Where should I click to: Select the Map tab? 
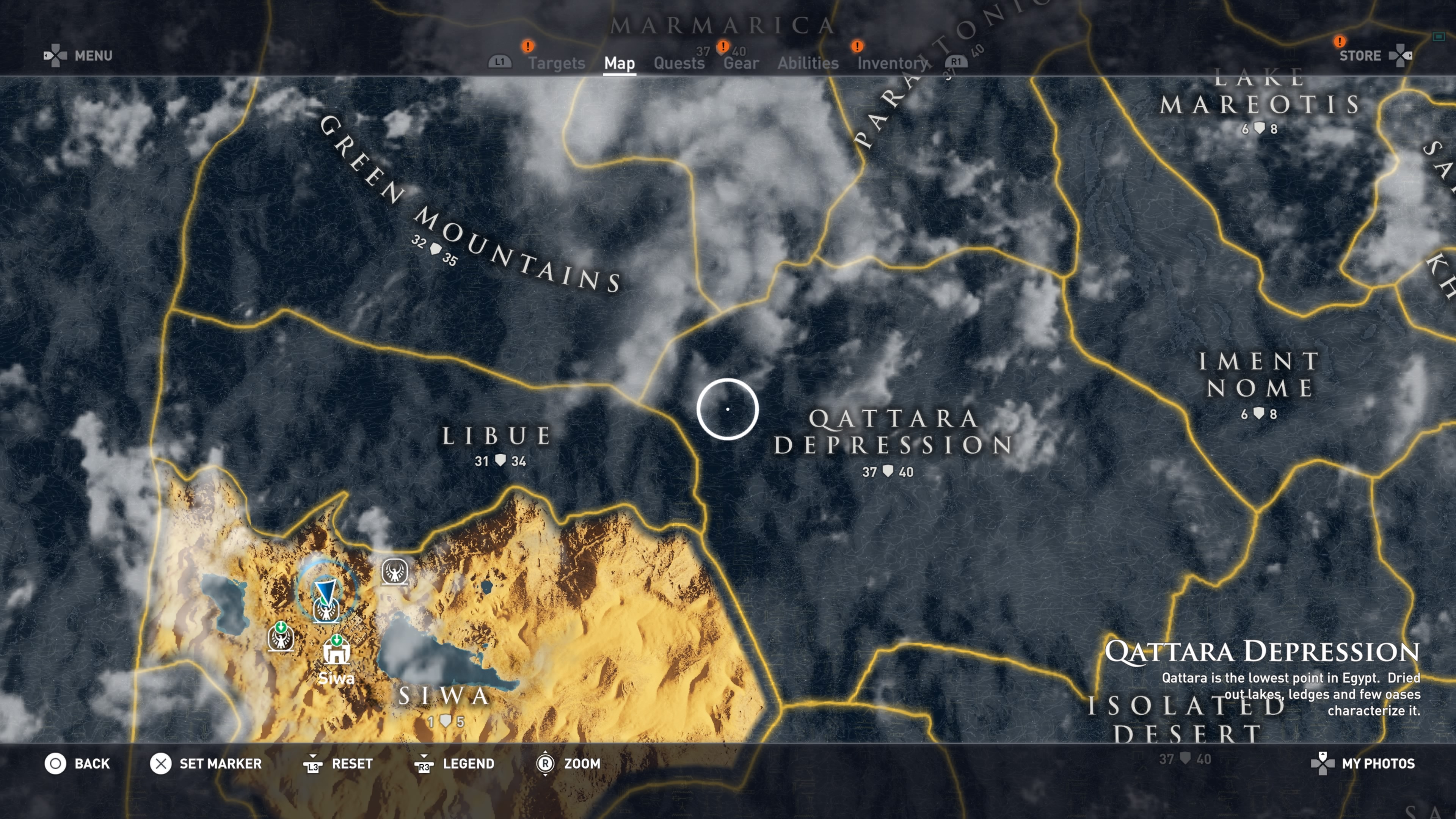tap(619, 63)
